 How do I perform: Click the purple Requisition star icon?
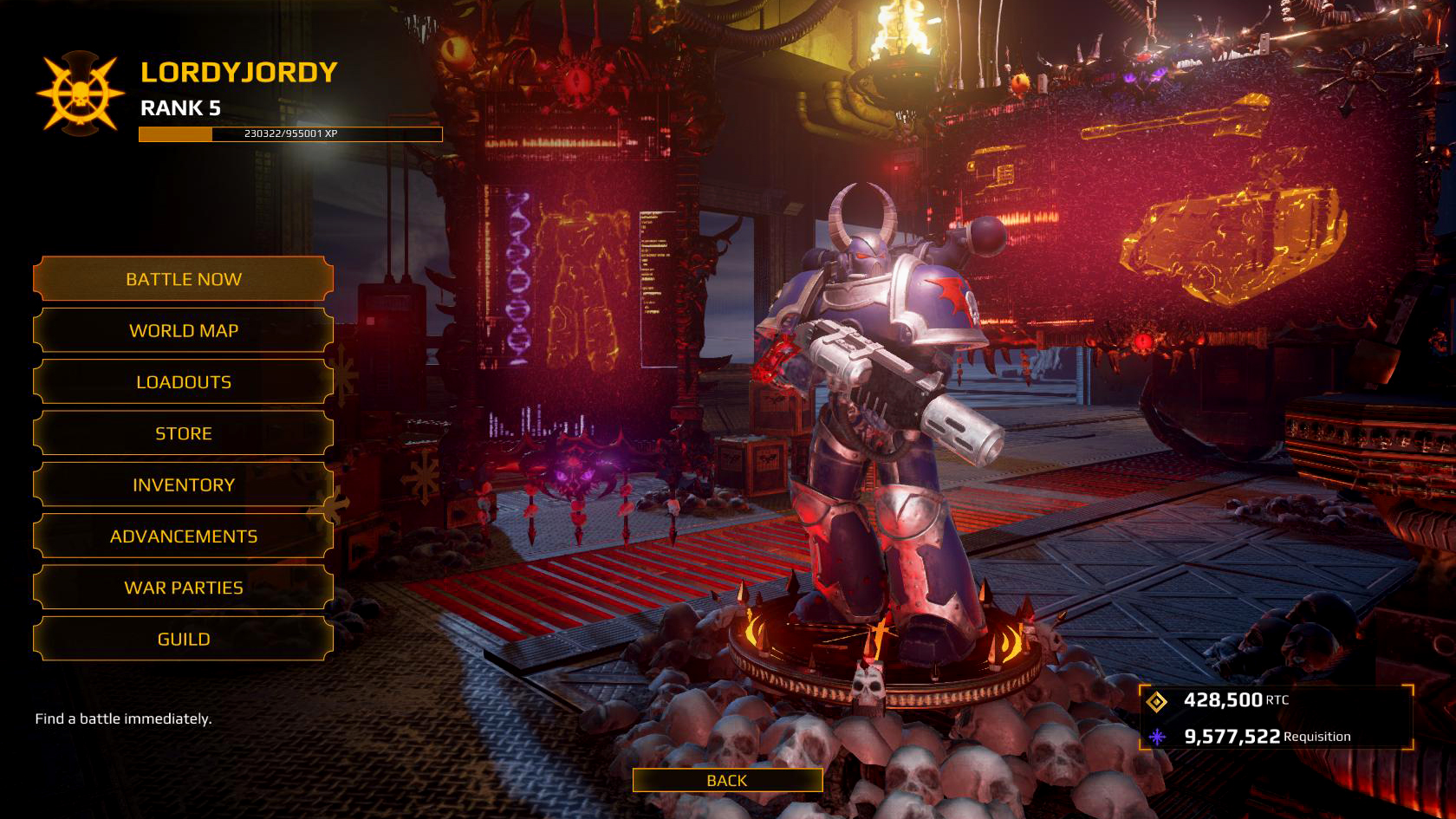coord(1159,738)
